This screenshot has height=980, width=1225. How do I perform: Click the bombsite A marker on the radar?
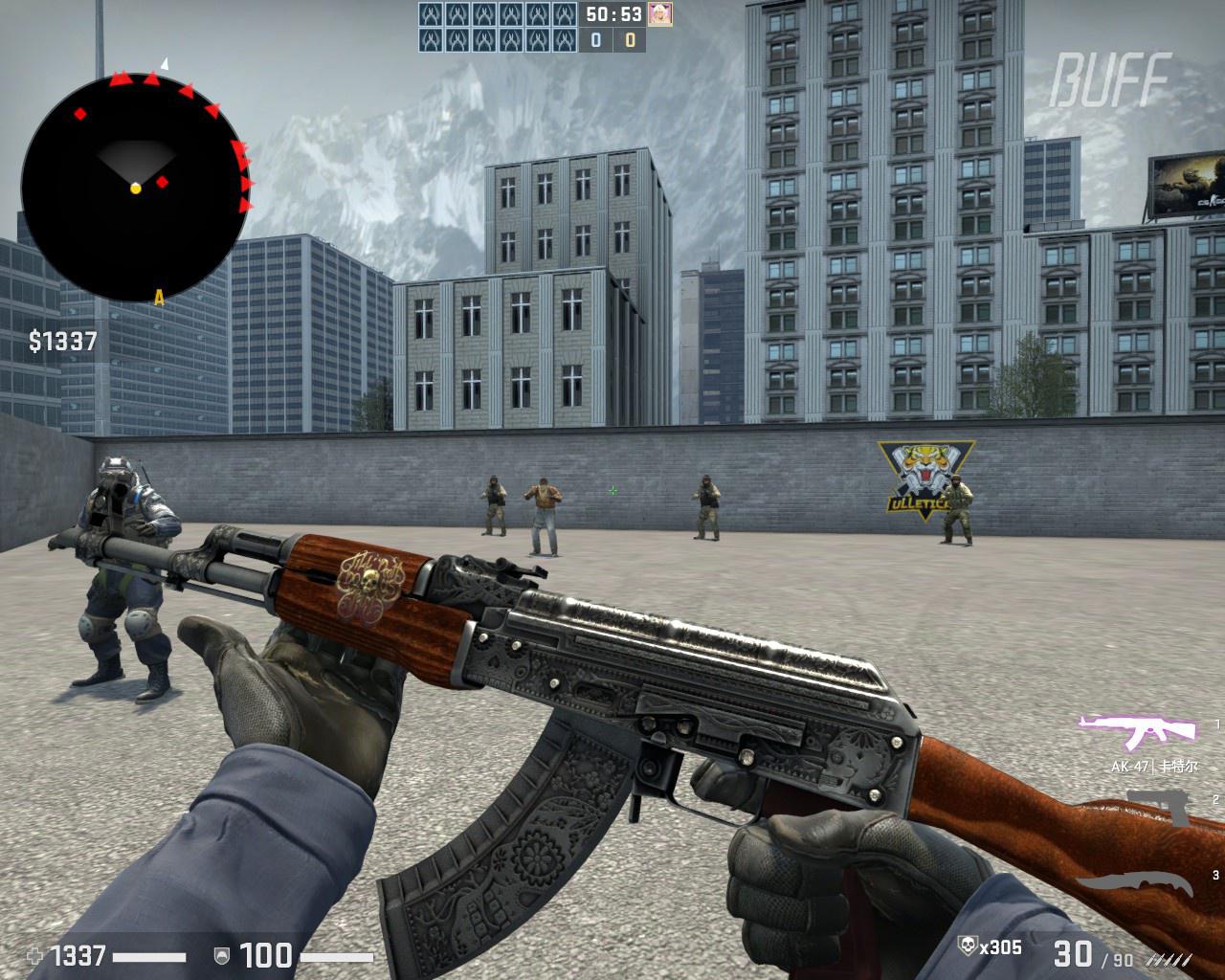pyautogui.click(x=158, y=297)
